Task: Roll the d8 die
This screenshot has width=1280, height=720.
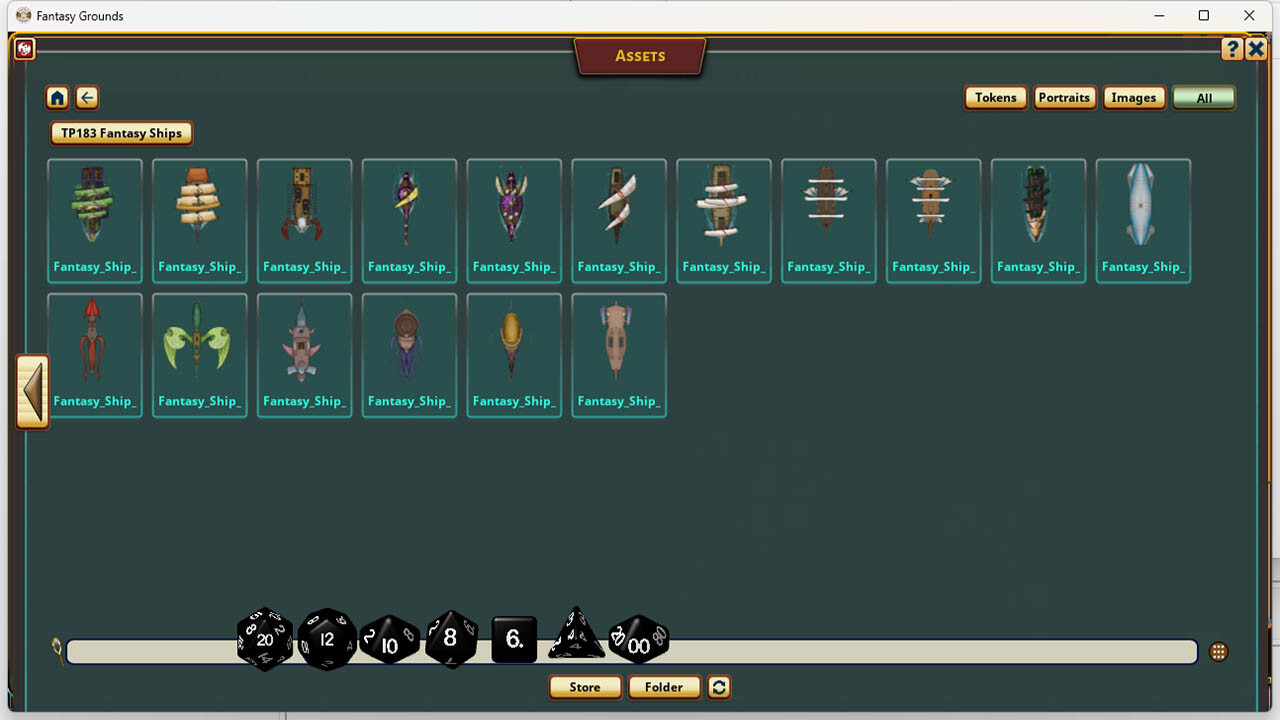Action: [451, 640]
